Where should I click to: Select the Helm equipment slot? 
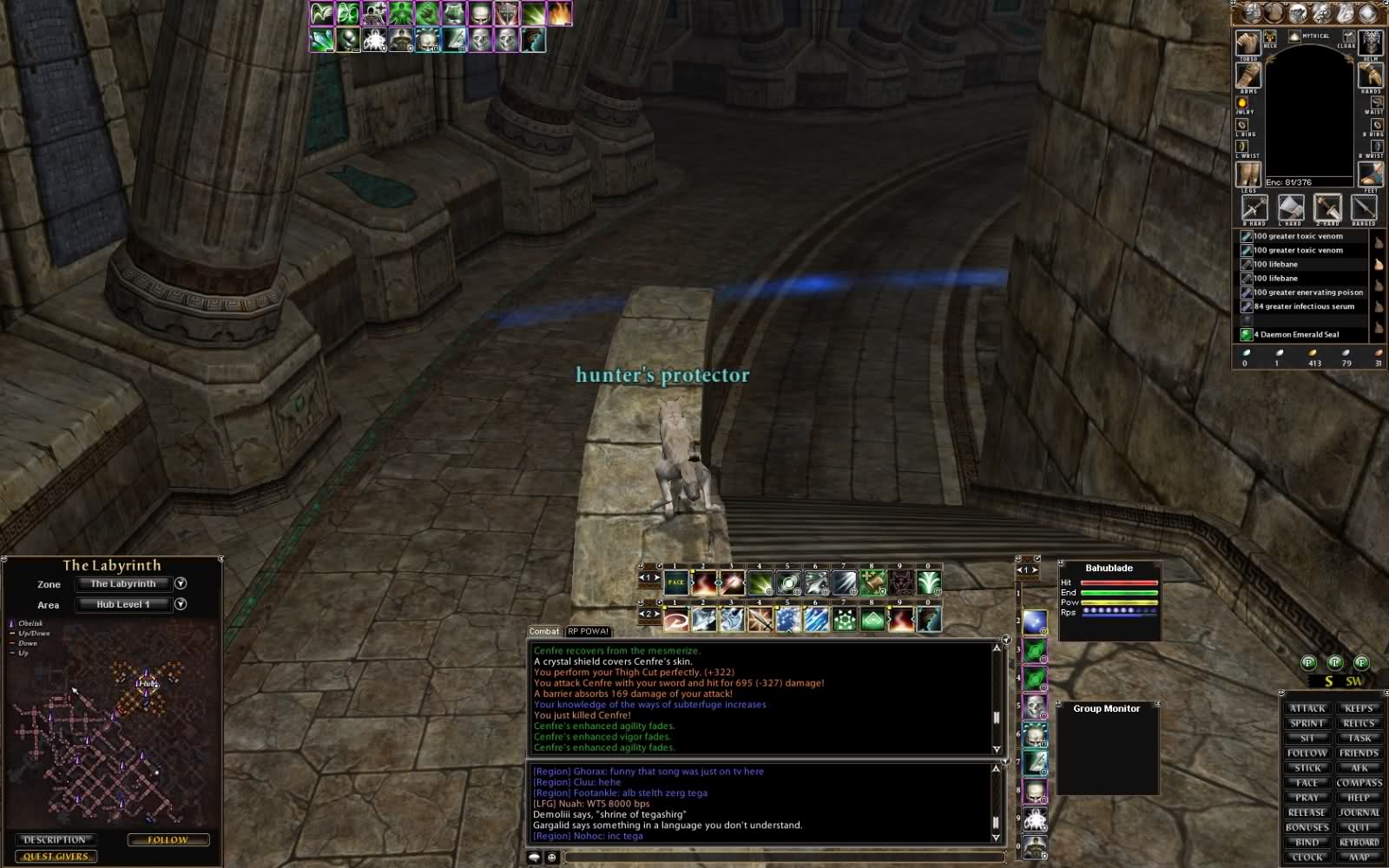(x=1371, y=43)
